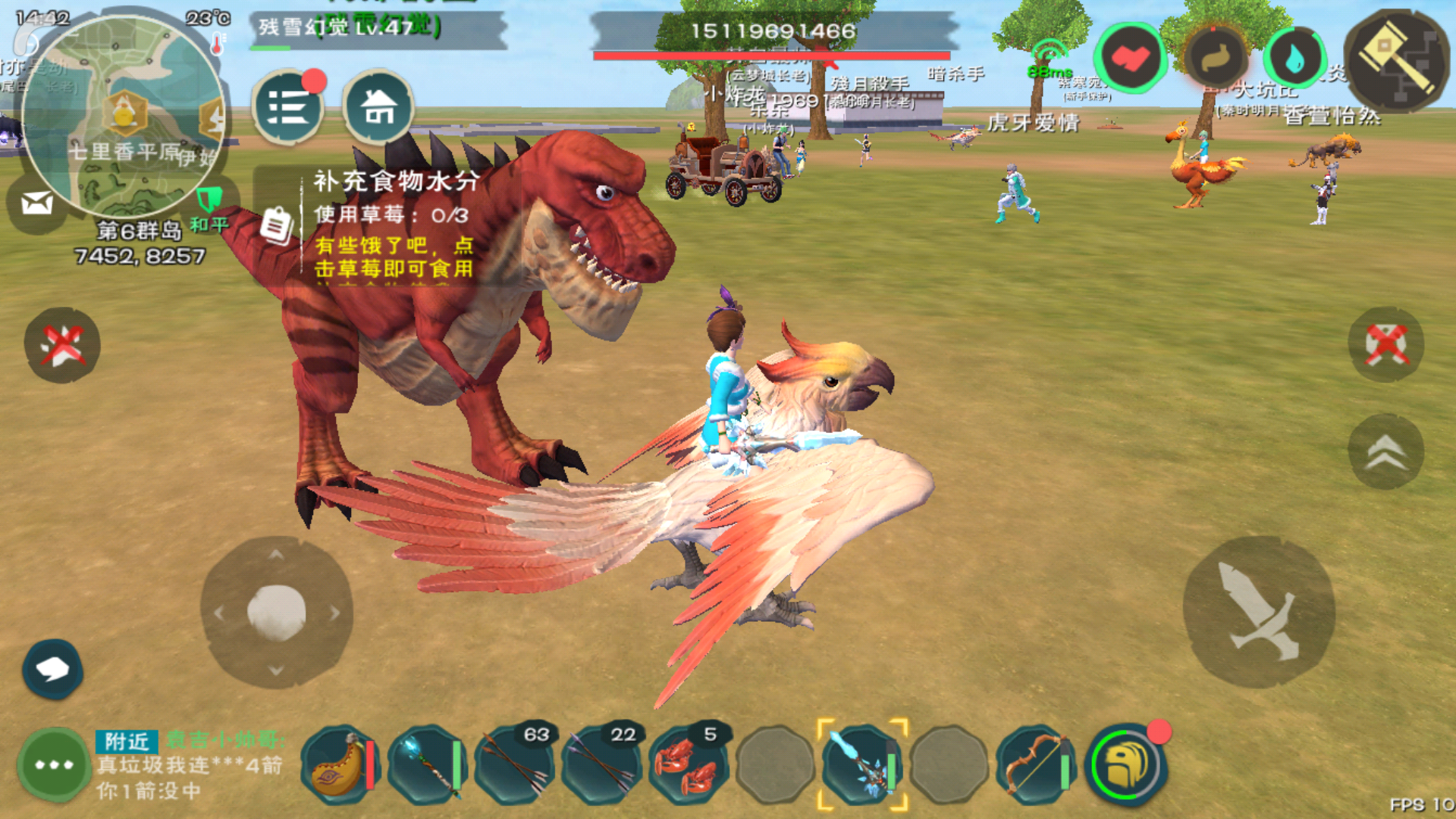Open the white speech bubble chat icon
1456x819 pixels.
point(52,669)
